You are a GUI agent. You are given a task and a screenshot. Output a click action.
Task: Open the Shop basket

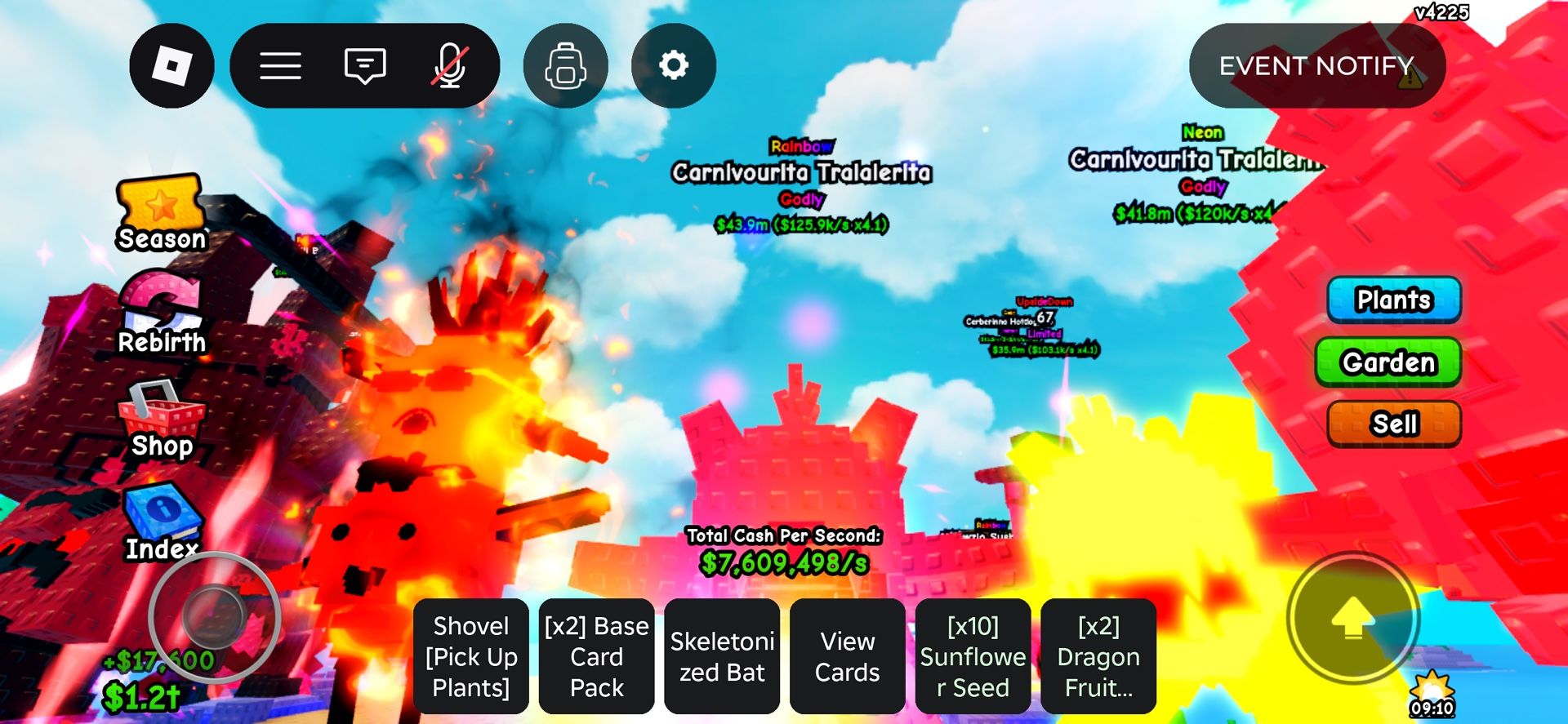(162, 420)
